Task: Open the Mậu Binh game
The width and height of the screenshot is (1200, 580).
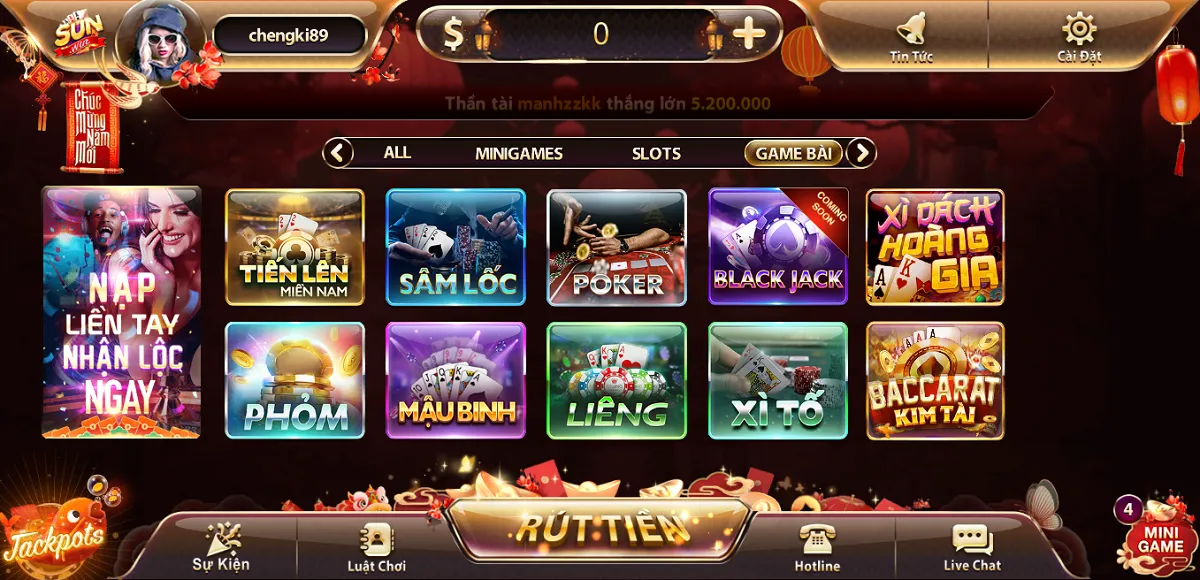Action: [456, 380]
